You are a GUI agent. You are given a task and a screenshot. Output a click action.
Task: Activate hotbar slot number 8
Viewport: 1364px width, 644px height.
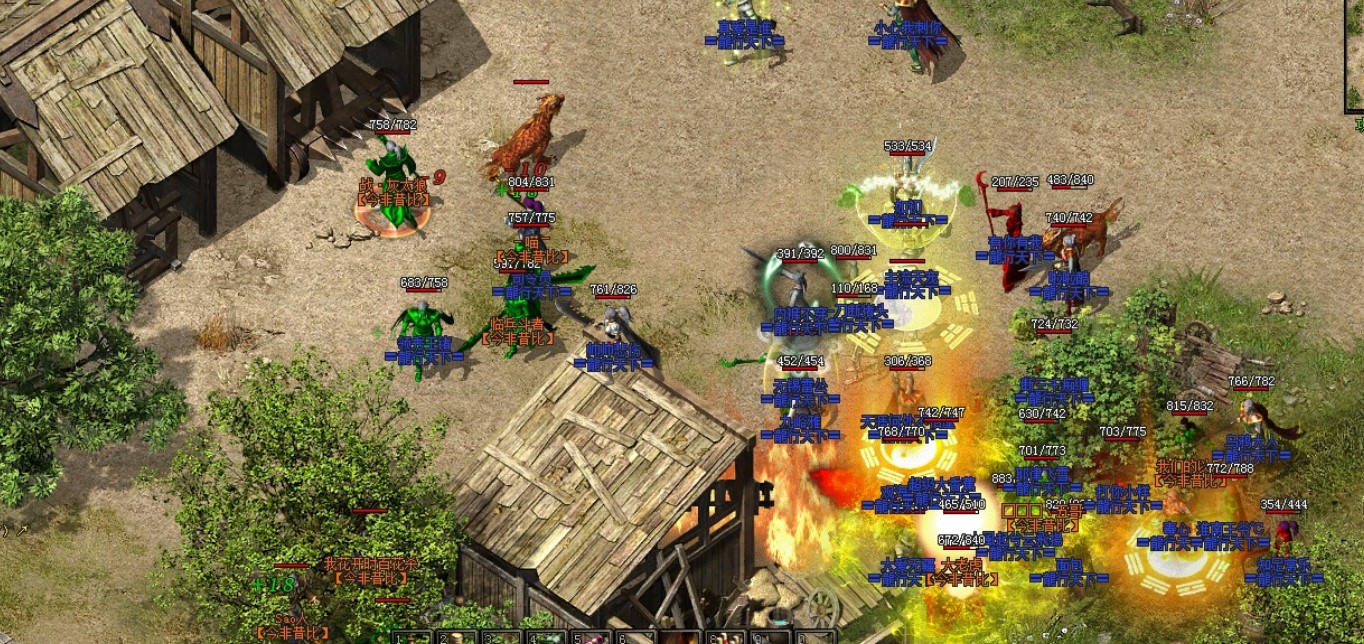pyautogui.click(x=727, y=638)
